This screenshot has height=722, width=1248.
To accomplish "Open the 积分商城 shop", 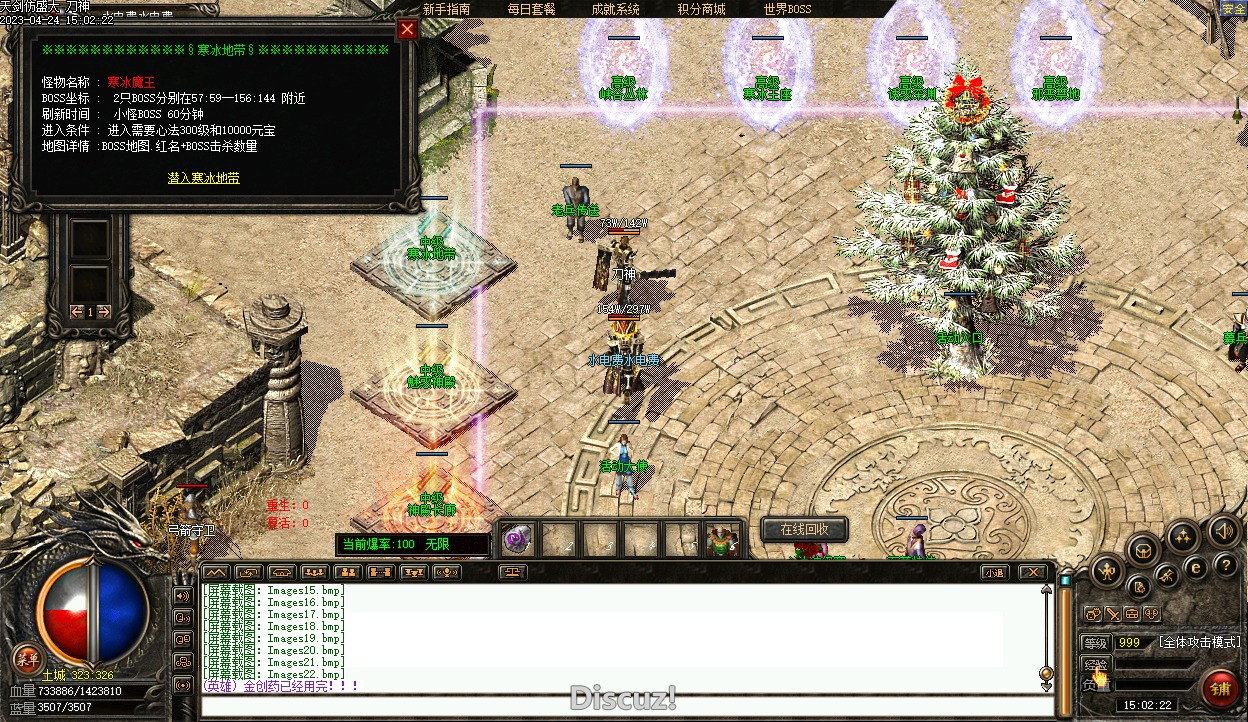I will 701,9.
